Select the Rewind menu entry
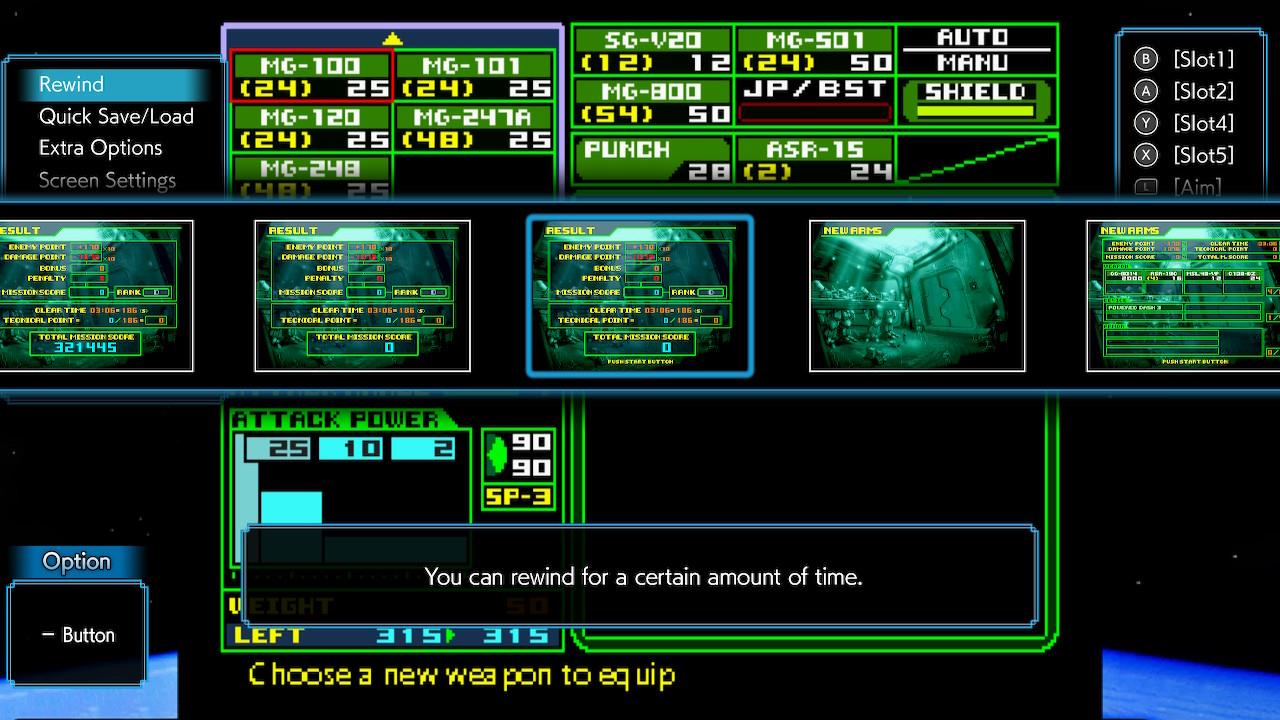This screenshot has width=1280, height=720. point(71,84)
